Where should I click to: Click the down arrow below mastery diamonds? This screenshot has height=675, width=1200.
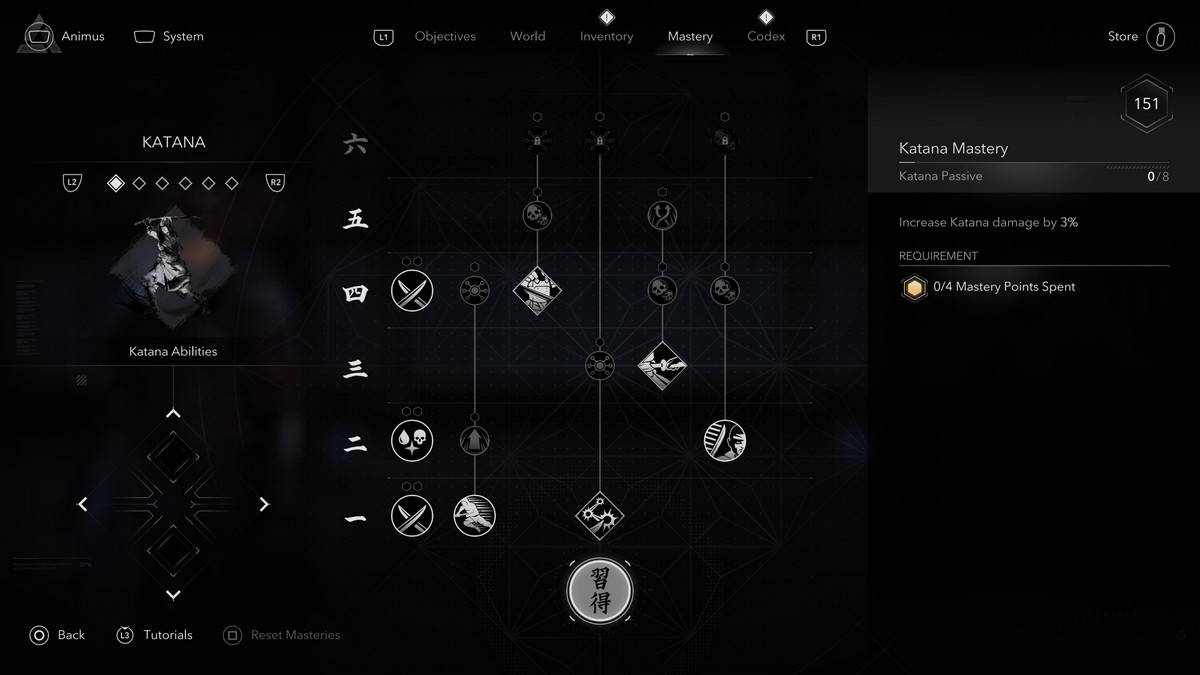coord(173,595)
